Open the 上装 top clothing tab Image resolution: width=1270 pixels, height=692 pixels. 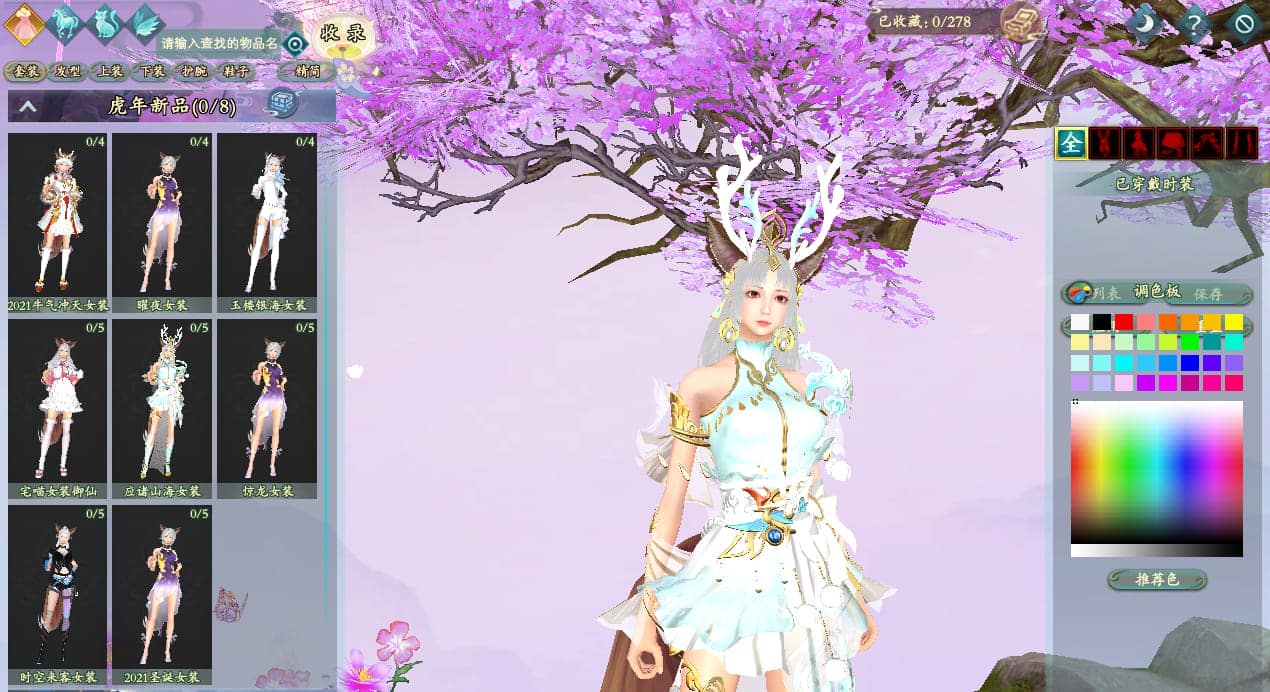(109, 71)
